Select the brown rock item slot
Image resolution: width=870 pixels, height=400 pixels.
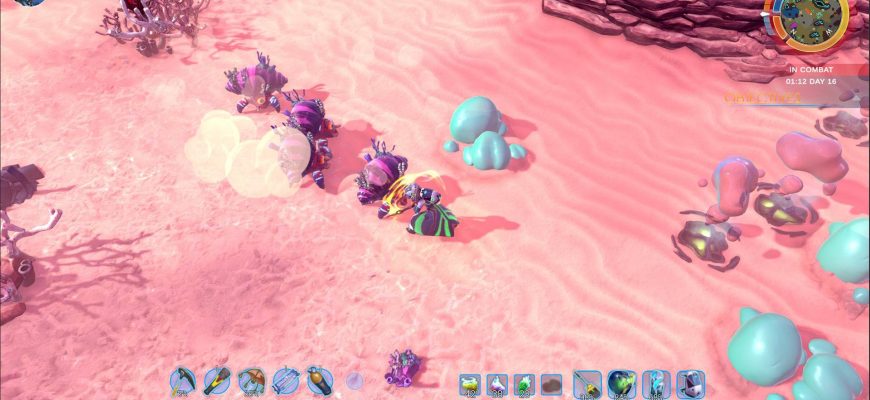click(551, 384)
